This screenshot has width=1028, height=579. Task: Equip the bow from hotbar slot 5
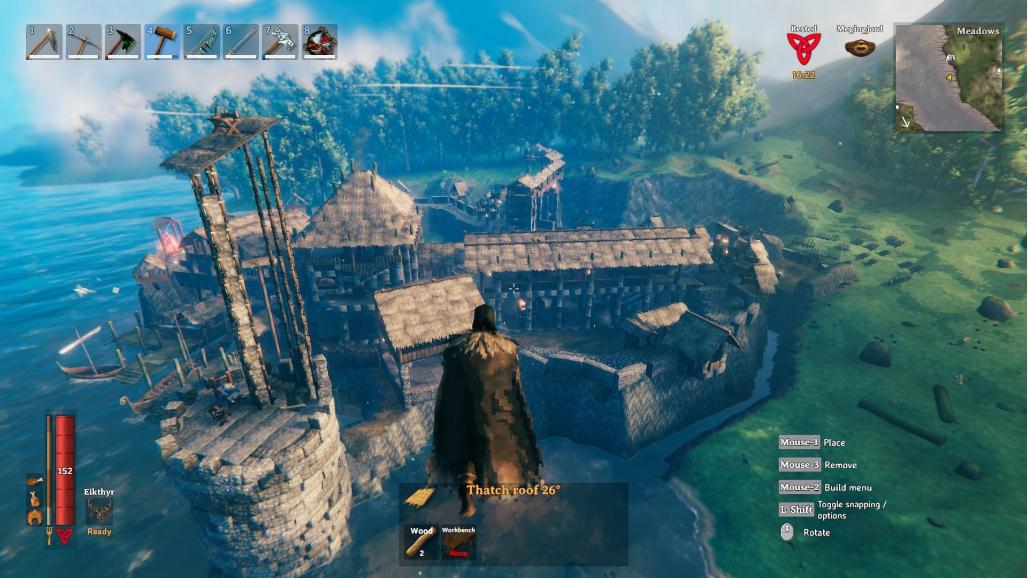pyautogui.click(x=201, y=42)
